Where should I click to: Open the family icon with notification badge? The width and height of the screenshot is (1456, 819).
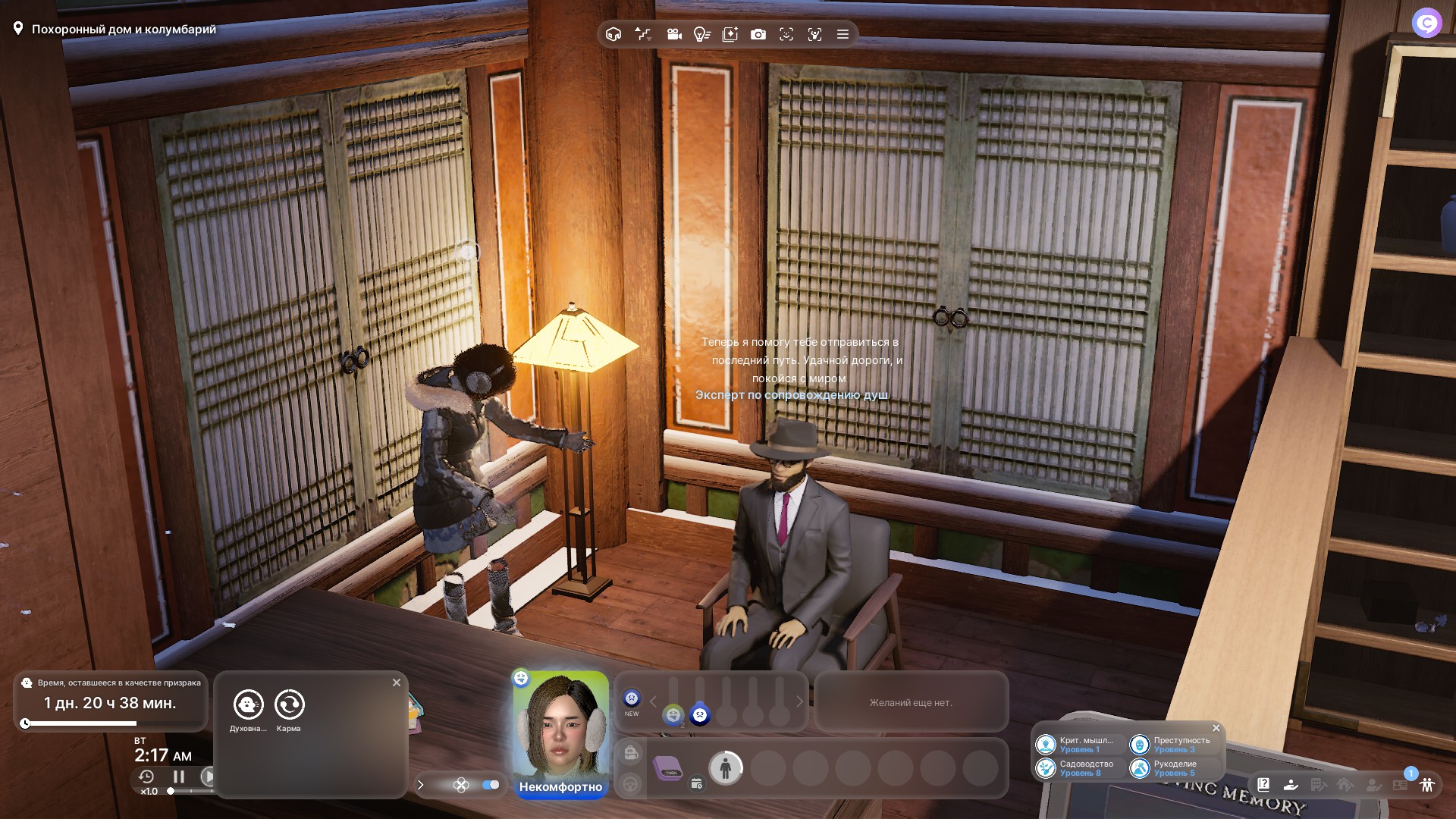tap(1426, 784)
